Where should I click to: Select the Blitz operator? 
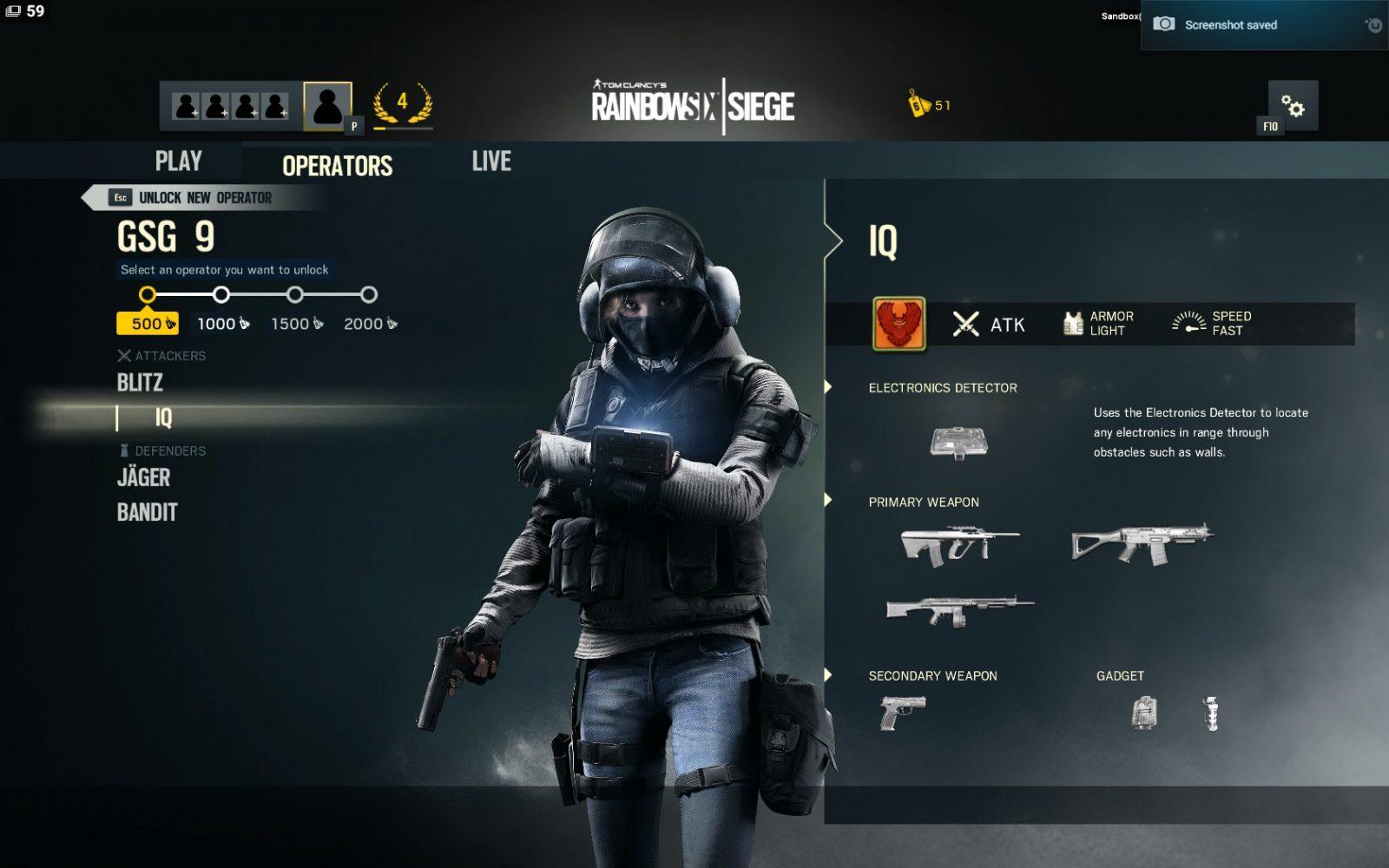140,383
